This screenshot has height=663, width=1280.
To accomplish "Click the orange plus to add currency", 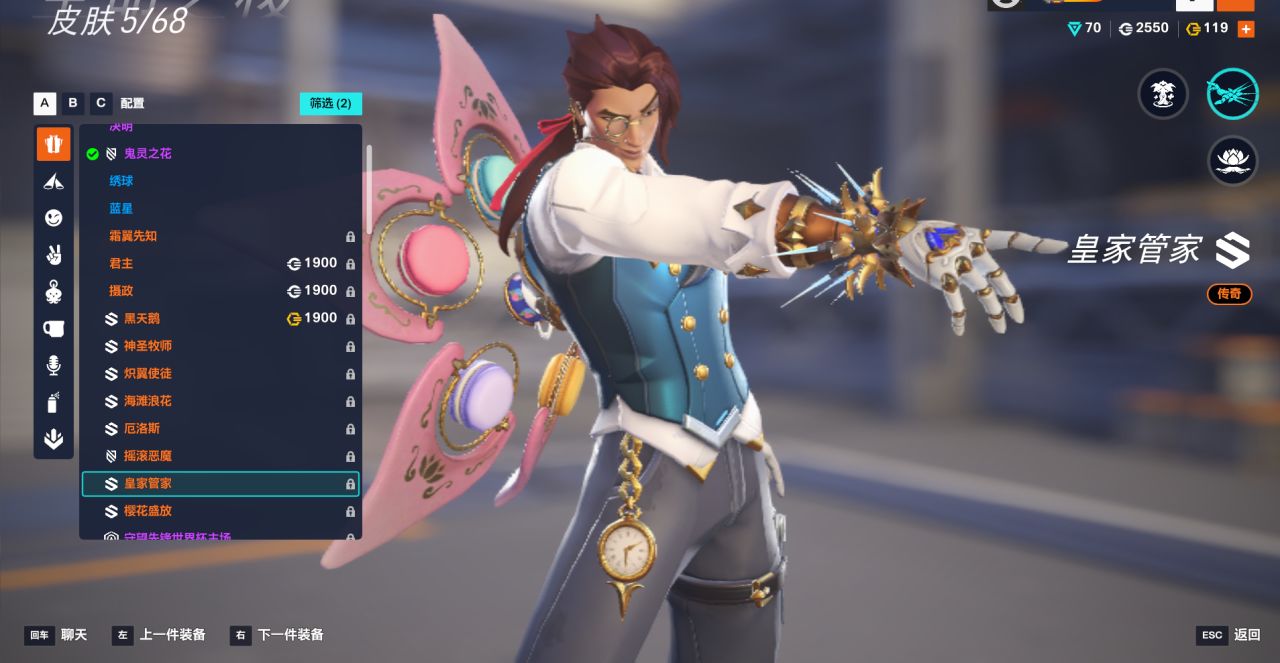I will [1246, 29].
